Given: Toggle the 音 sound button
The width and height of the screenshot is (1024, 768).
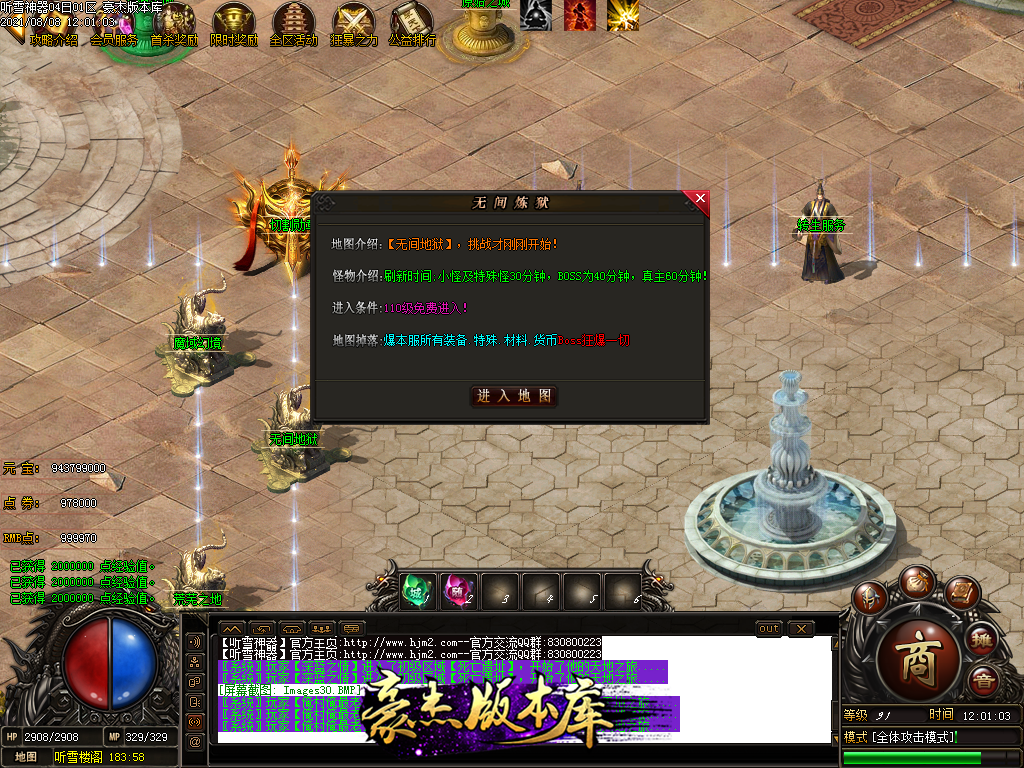Looking at the screenshot, I should pyautogui.click(x=984, y=681).
